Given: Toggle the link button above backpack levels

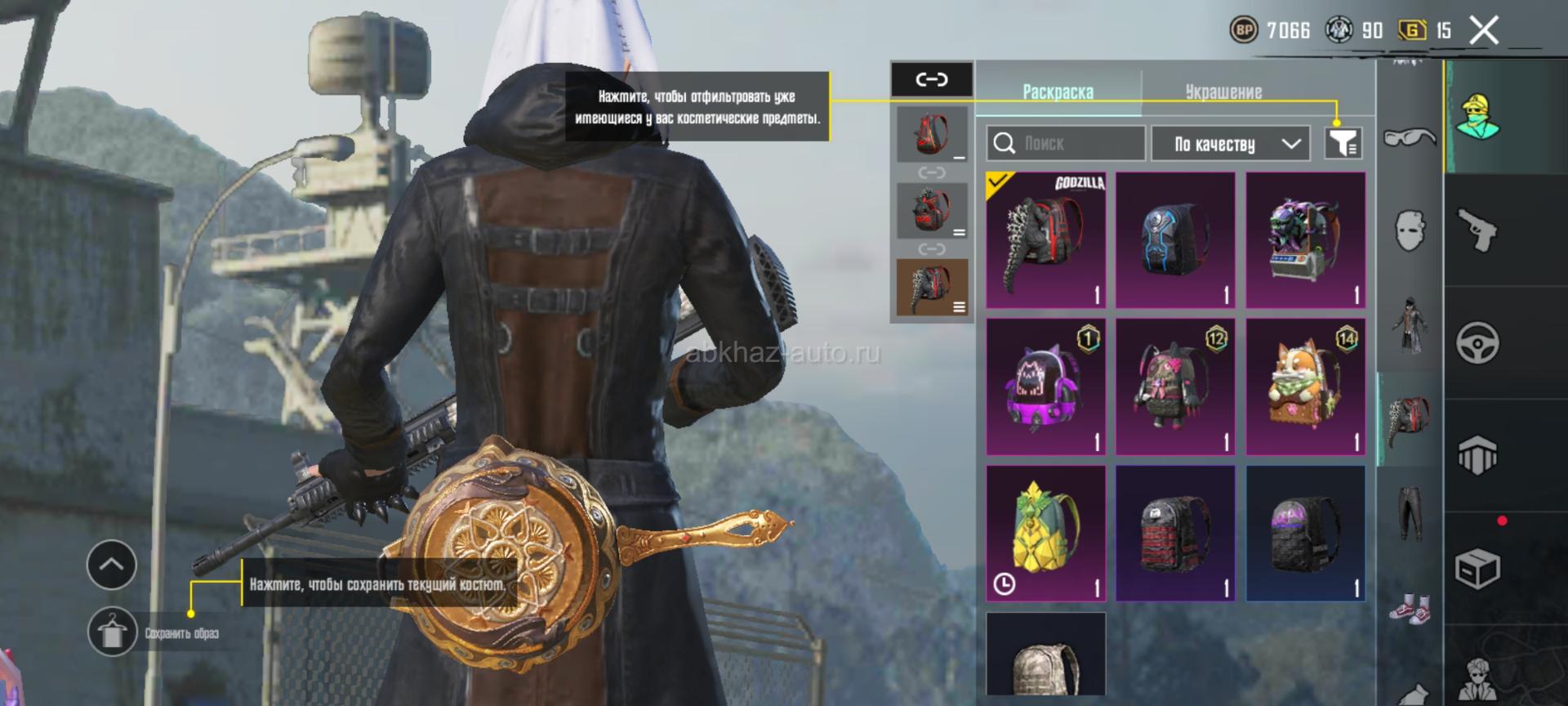Looking at the screenshot, I should pyautogui.click(x=932, y=79).
